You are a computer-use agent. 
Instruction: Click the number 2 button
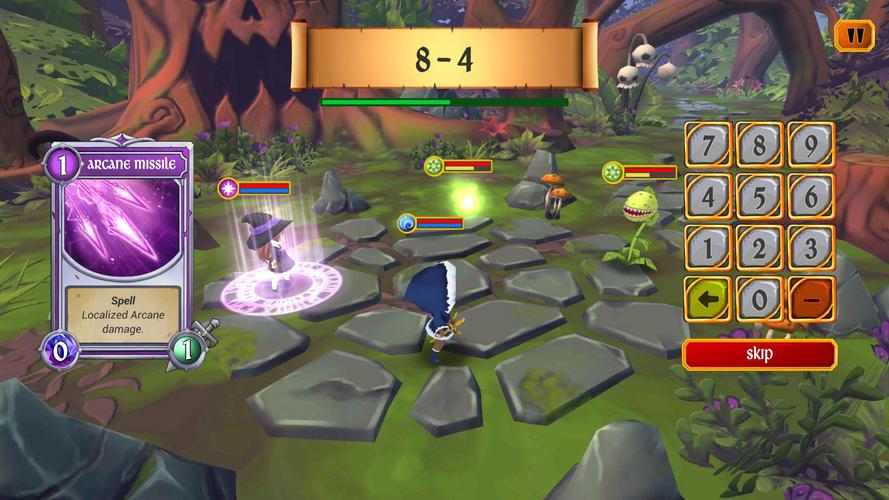point(760,247)
